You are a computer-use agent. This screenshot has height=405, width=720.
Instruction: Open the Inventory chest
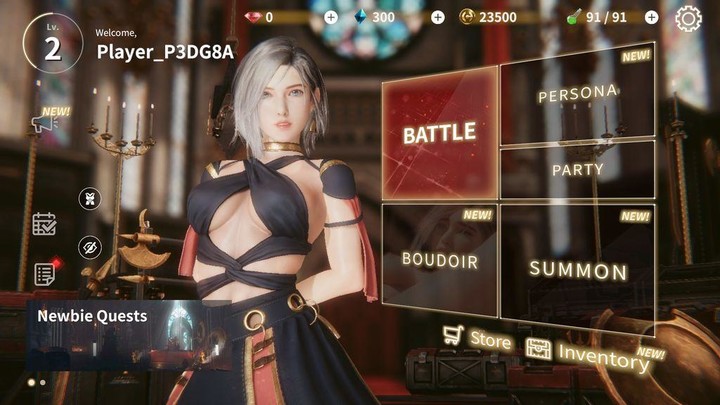(x=585, y=352)
